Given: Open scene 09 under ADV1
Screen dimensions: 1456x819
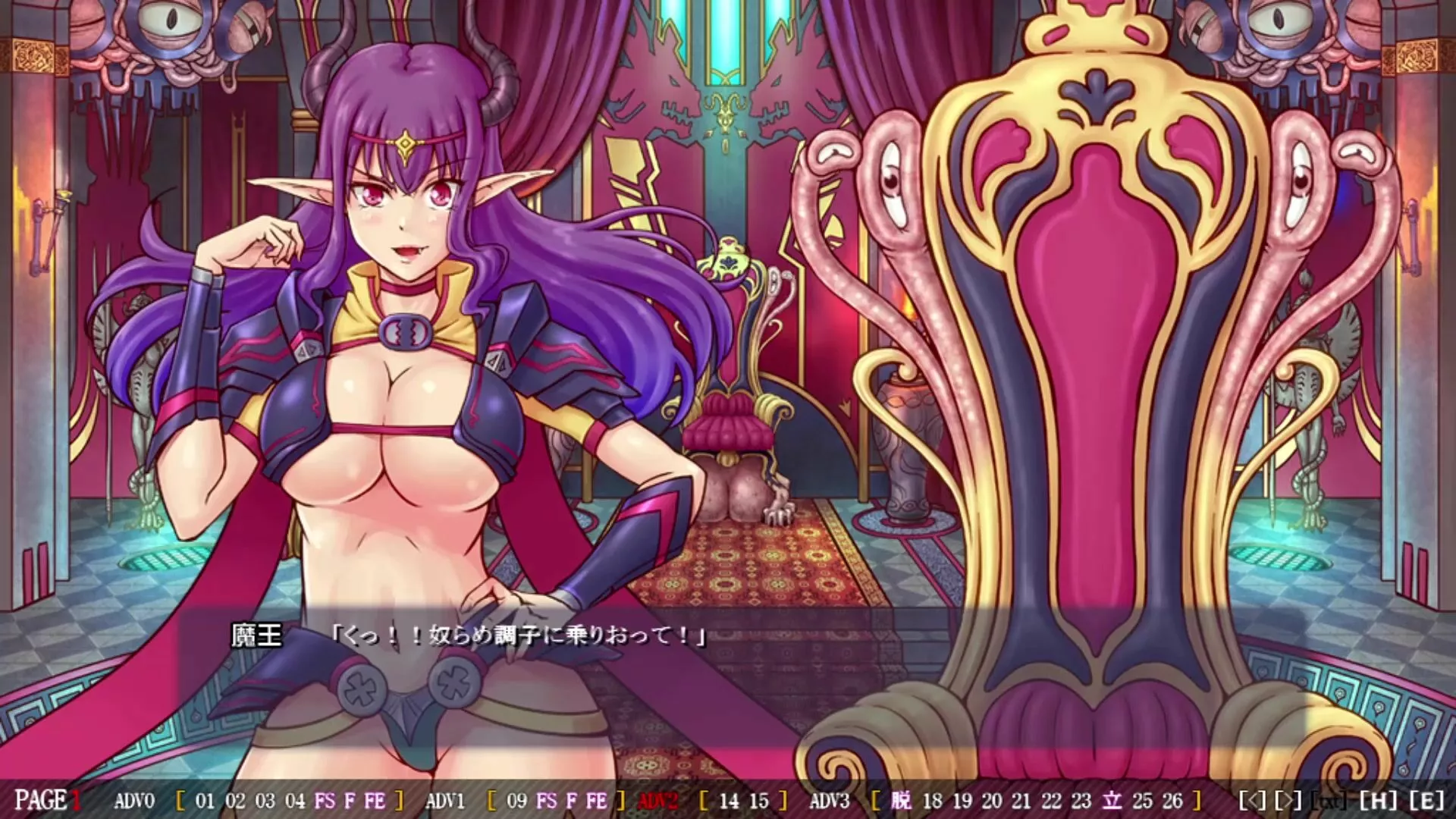Looking at the screenshot, I should click(516, 800).
